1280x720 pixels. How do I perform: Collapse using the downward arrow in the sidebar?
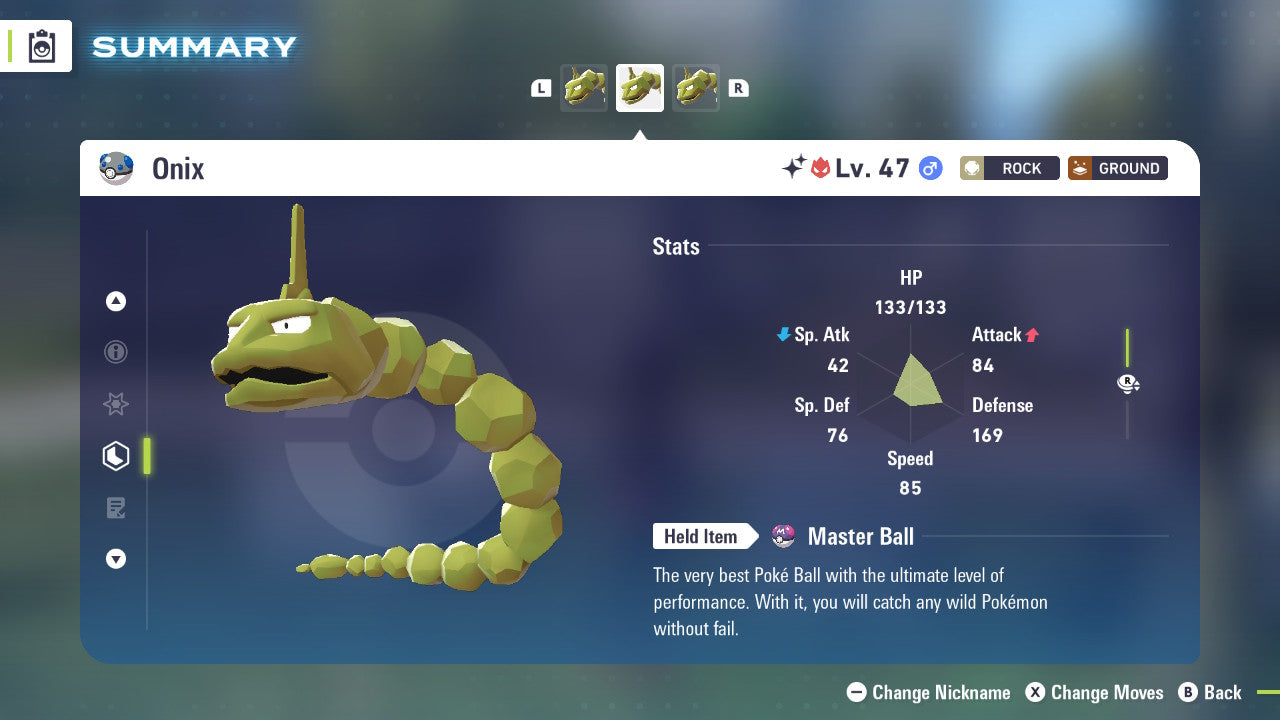pos(116,559)
